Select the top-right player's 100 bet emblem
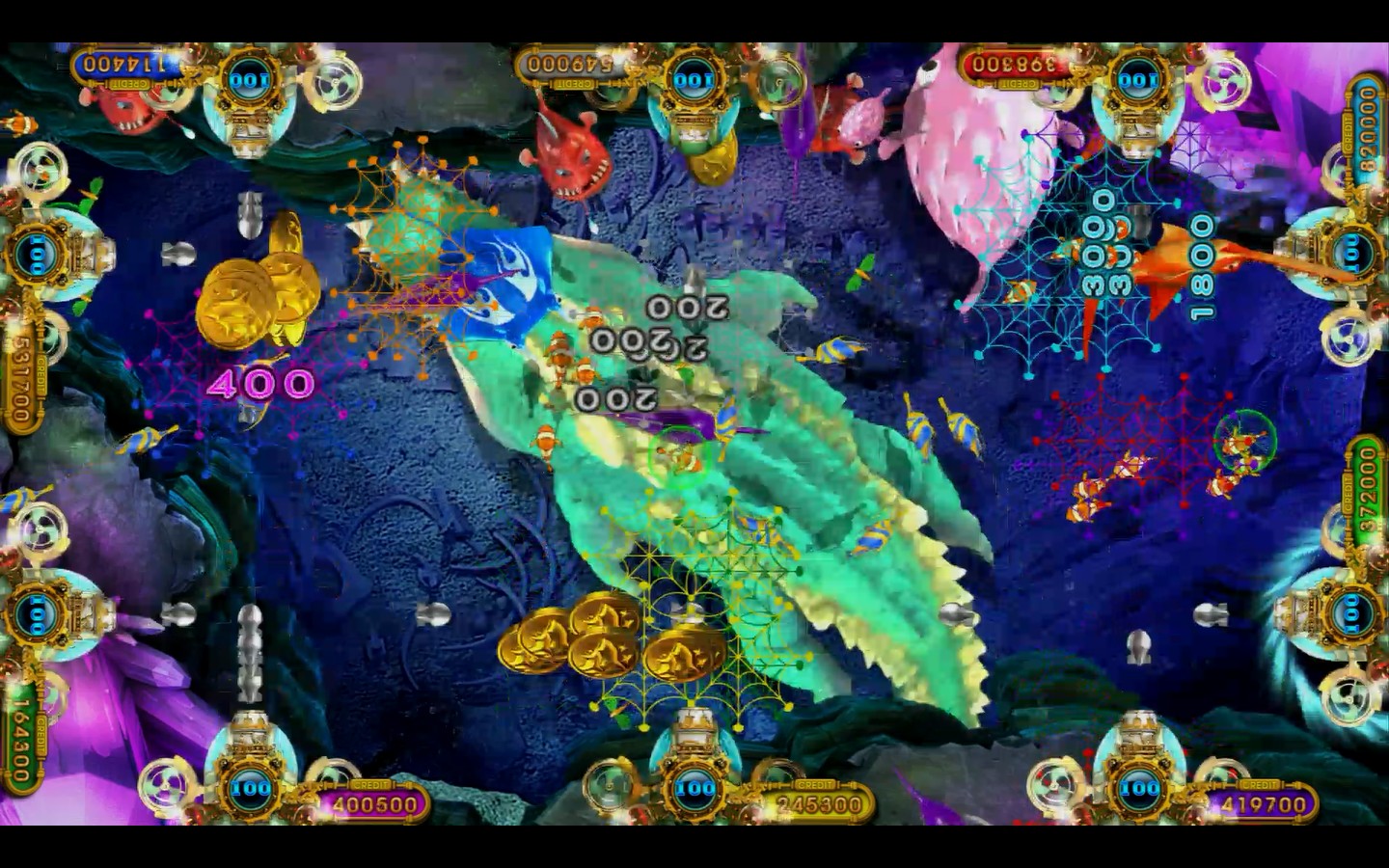 point(1136,77)
